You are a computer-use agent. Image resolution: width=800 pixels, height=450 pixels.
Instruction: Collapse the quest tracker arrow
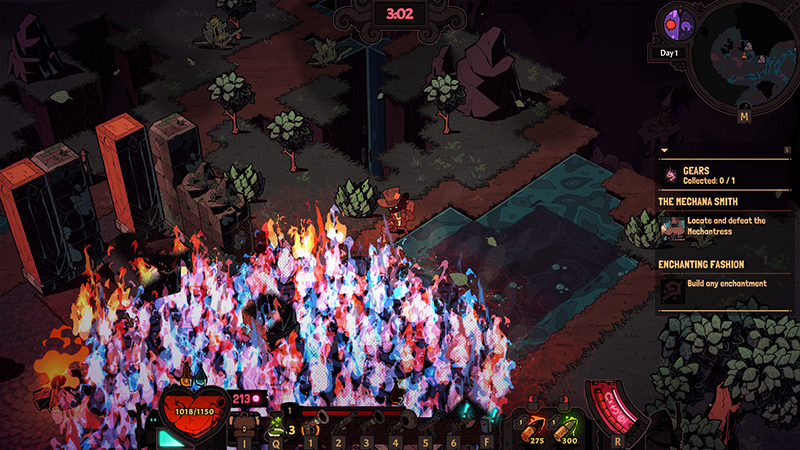point(664,151)
